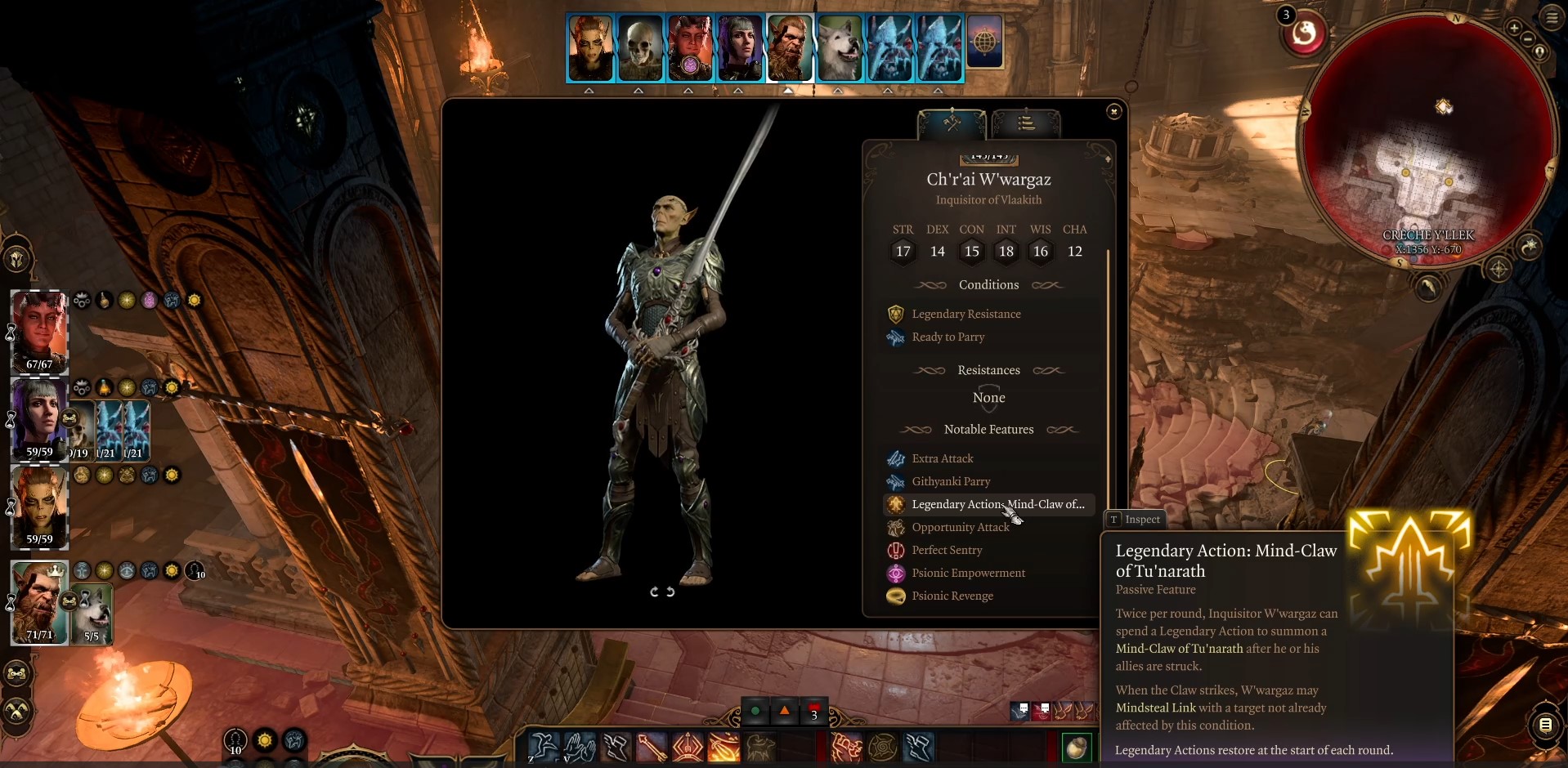
Task: Inspect the Opportunity Attack feature
Action: coord(960,527)
